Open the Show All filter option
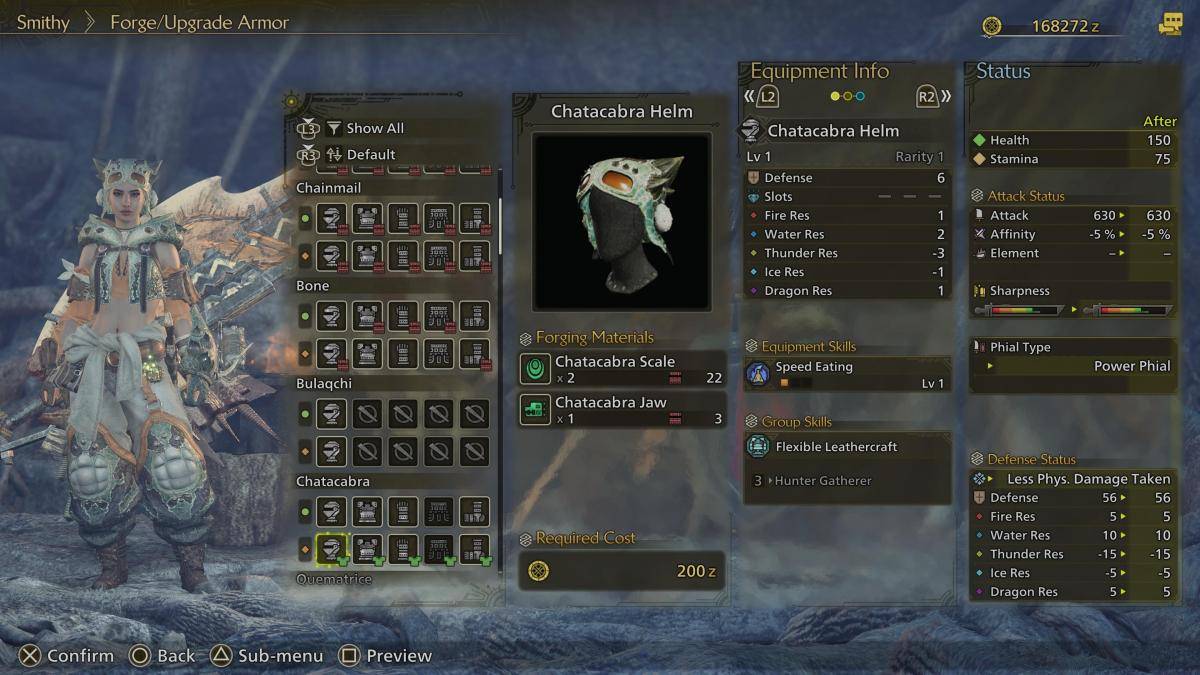 (374, 128)
